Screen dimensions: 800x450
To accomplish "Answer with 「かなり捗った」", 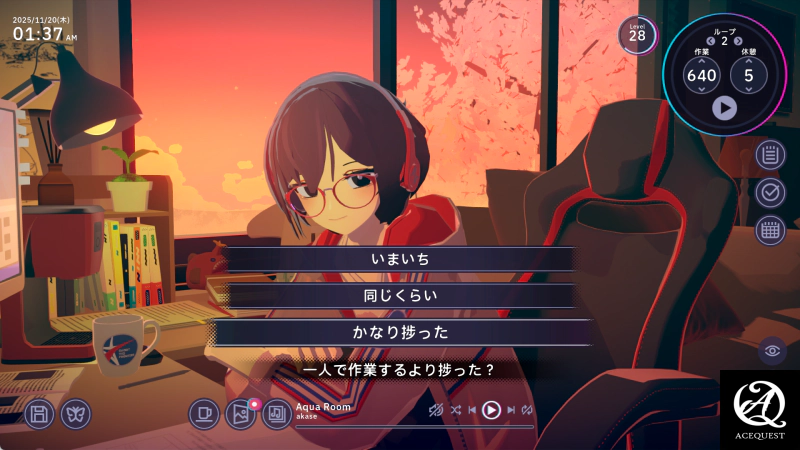I will pos(400,332).
